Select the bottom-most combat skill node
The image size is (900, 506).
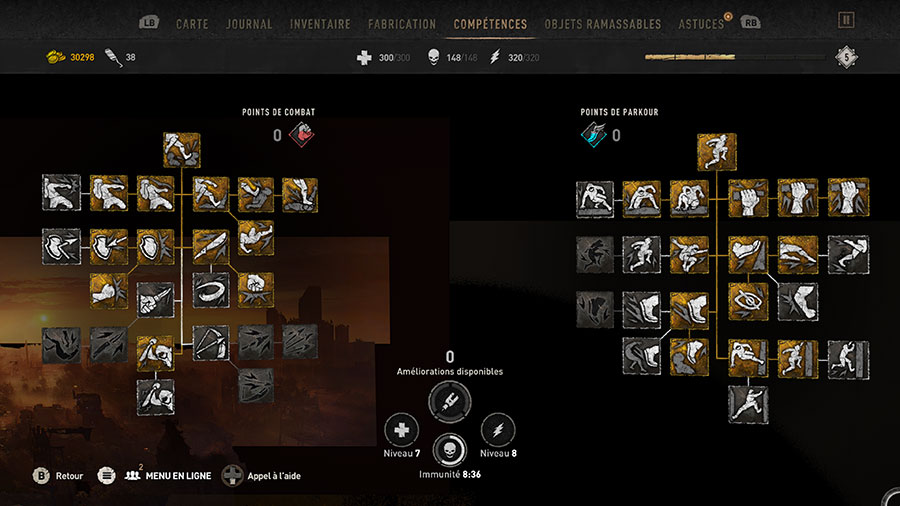[155, 396]
